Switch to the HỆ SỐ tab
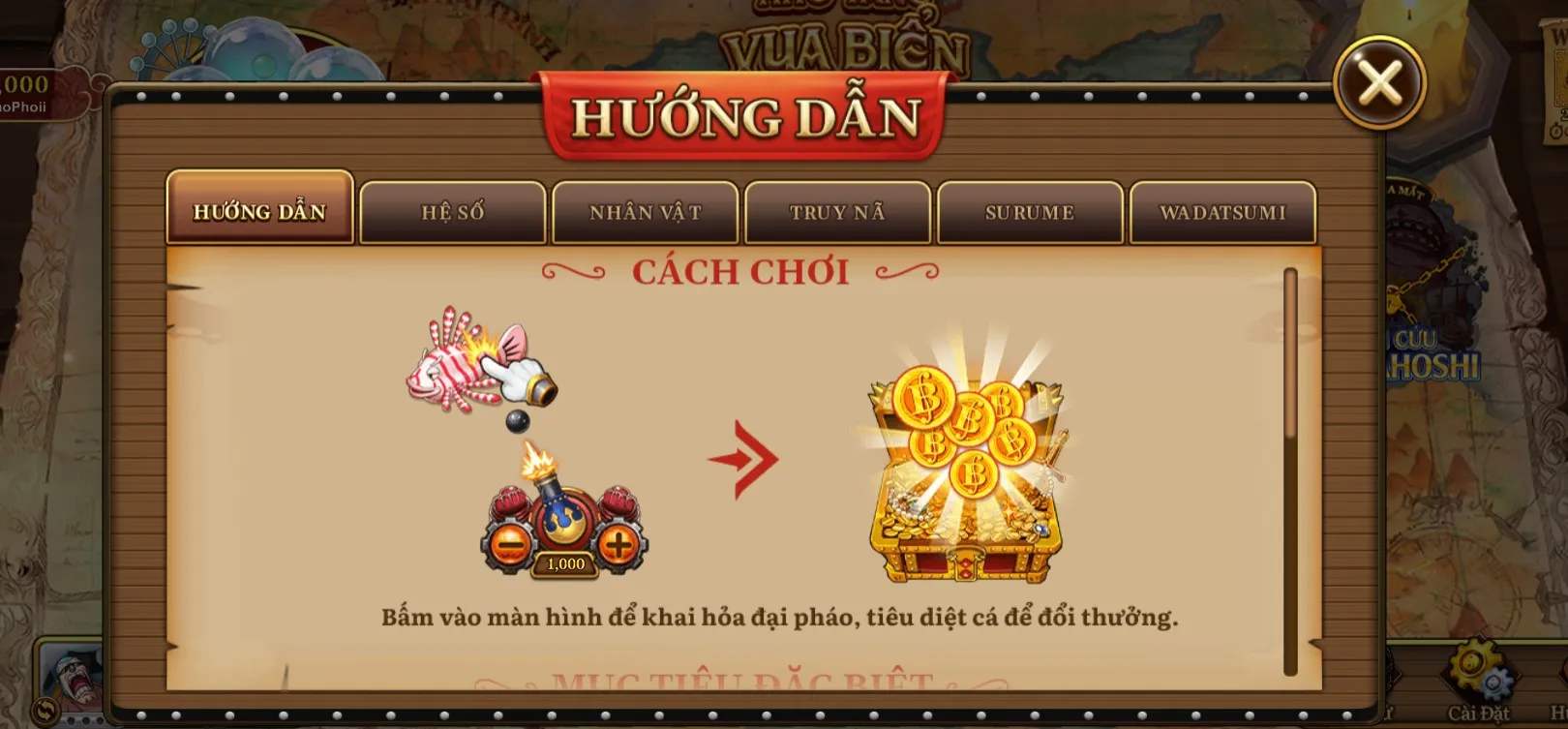The height and width of the screenshot is (729, 1568). (452, 210)
